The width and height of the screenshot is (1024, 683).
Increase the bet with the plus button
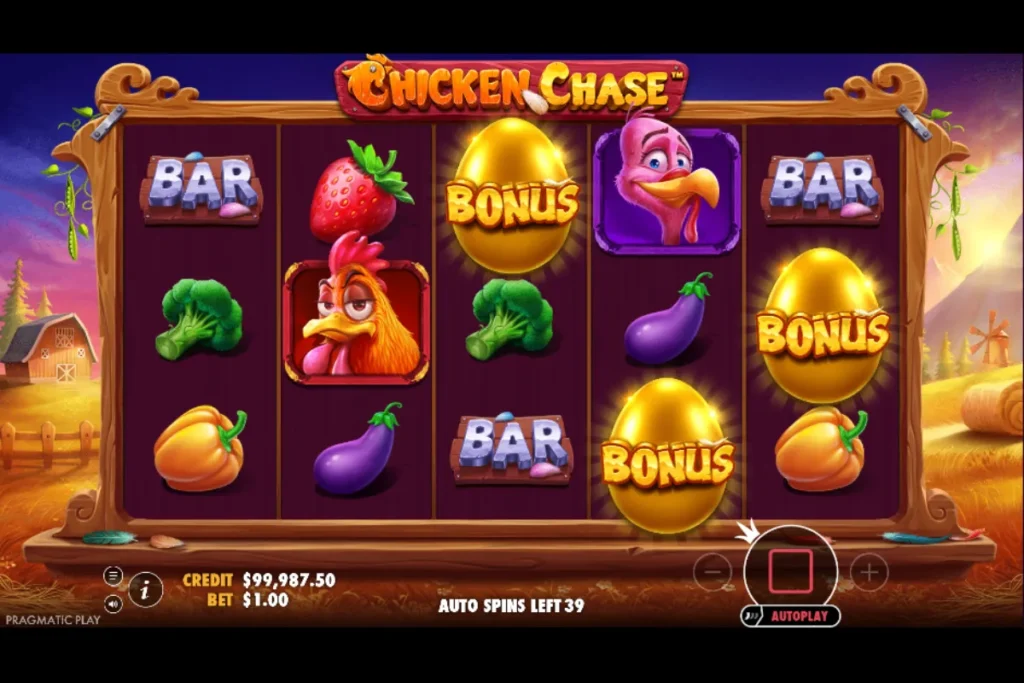click(x=869, y=572)
